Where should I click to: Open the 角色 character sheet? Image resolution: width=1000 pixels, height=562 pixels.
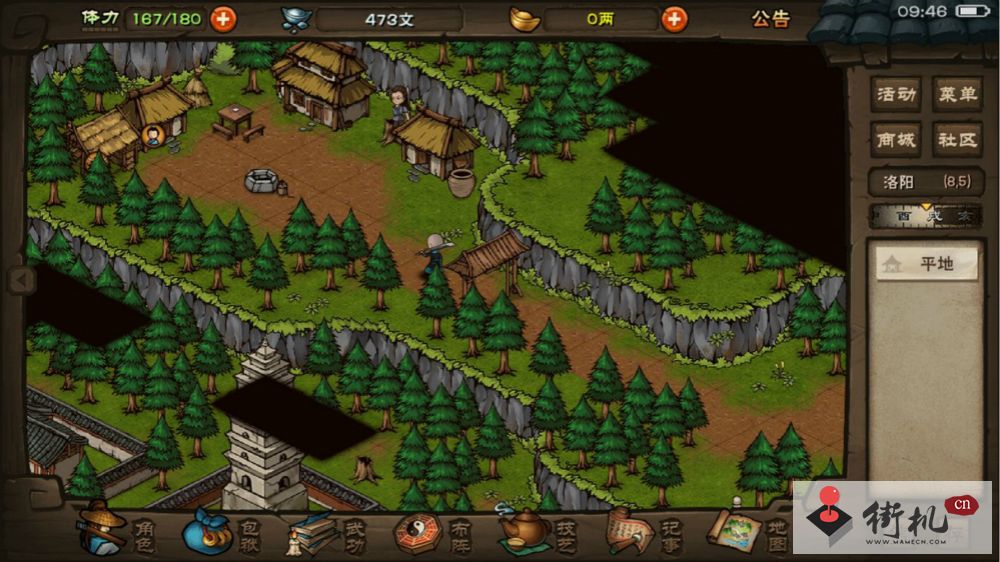click(x=117, y=530)
